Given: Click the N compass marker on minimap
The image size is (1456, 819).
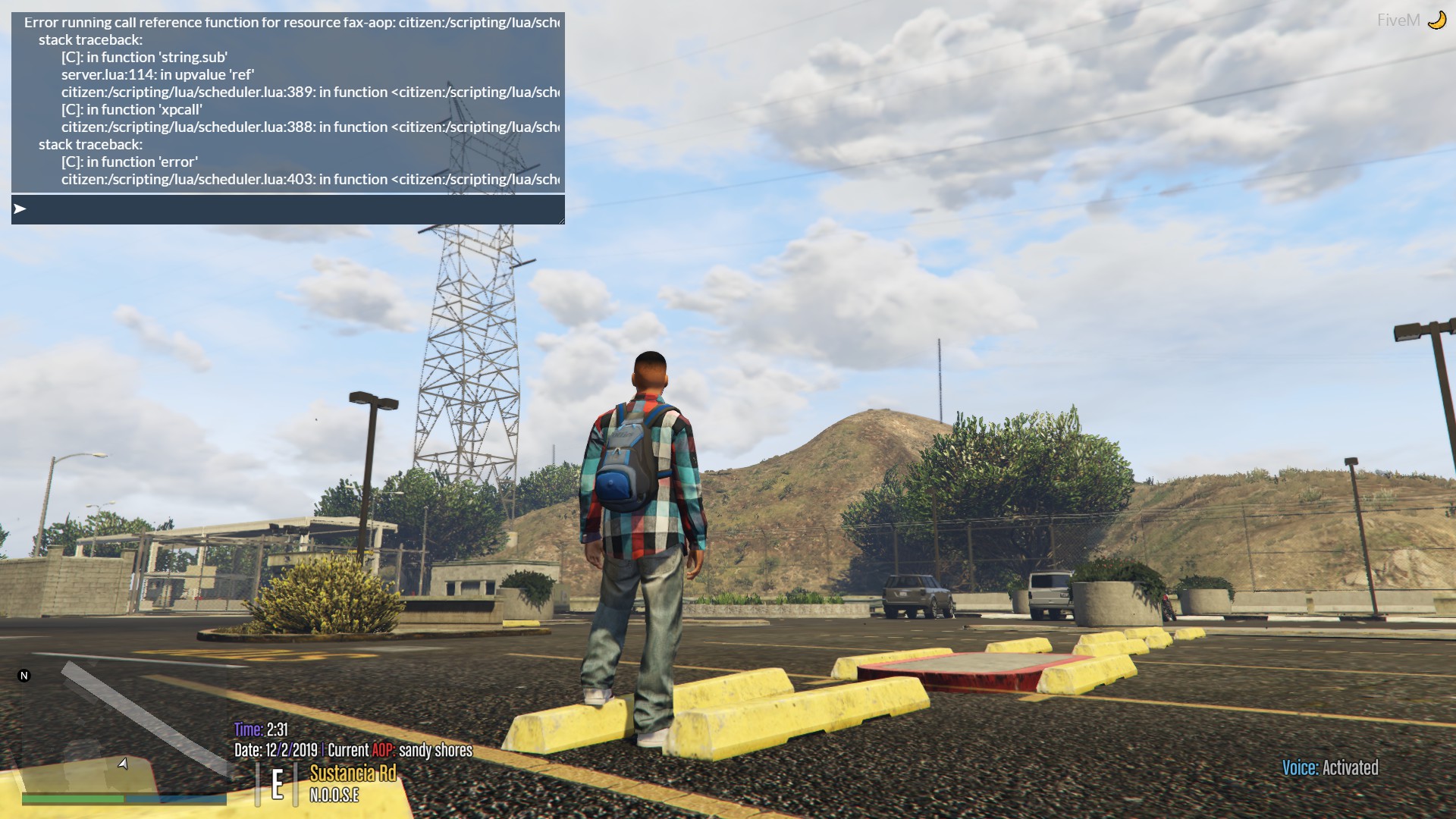Looking at the screenshot, I should click(x=24, y=674).
